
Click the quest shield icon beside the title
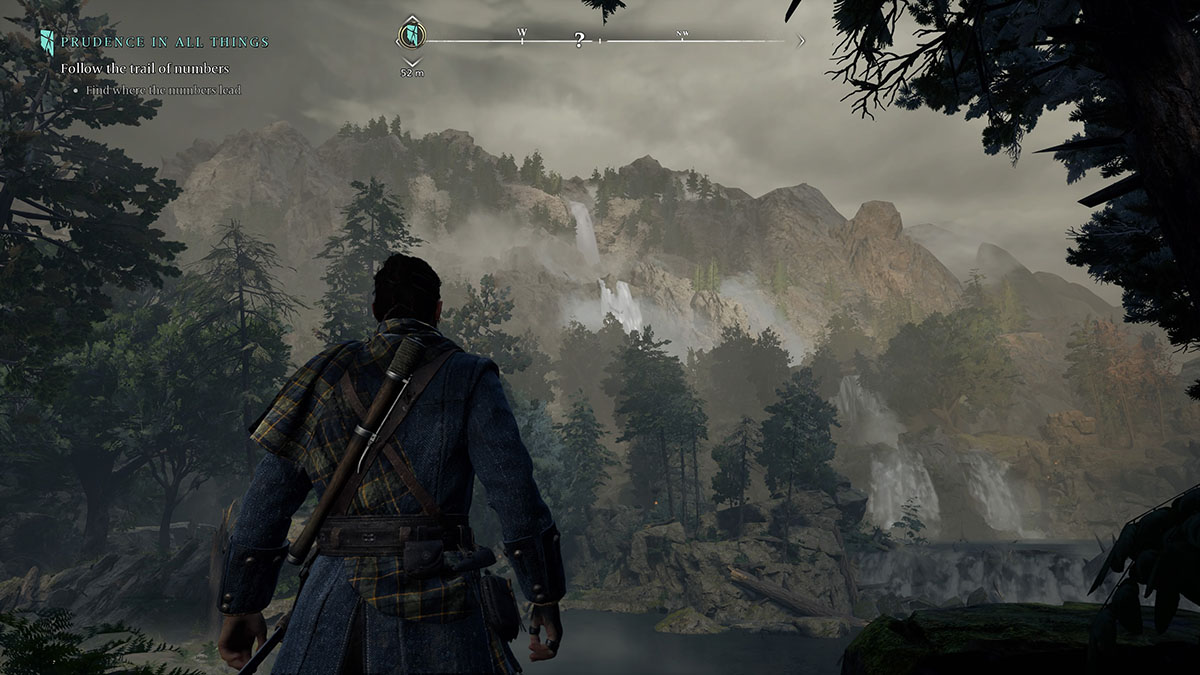coord(47,42)
